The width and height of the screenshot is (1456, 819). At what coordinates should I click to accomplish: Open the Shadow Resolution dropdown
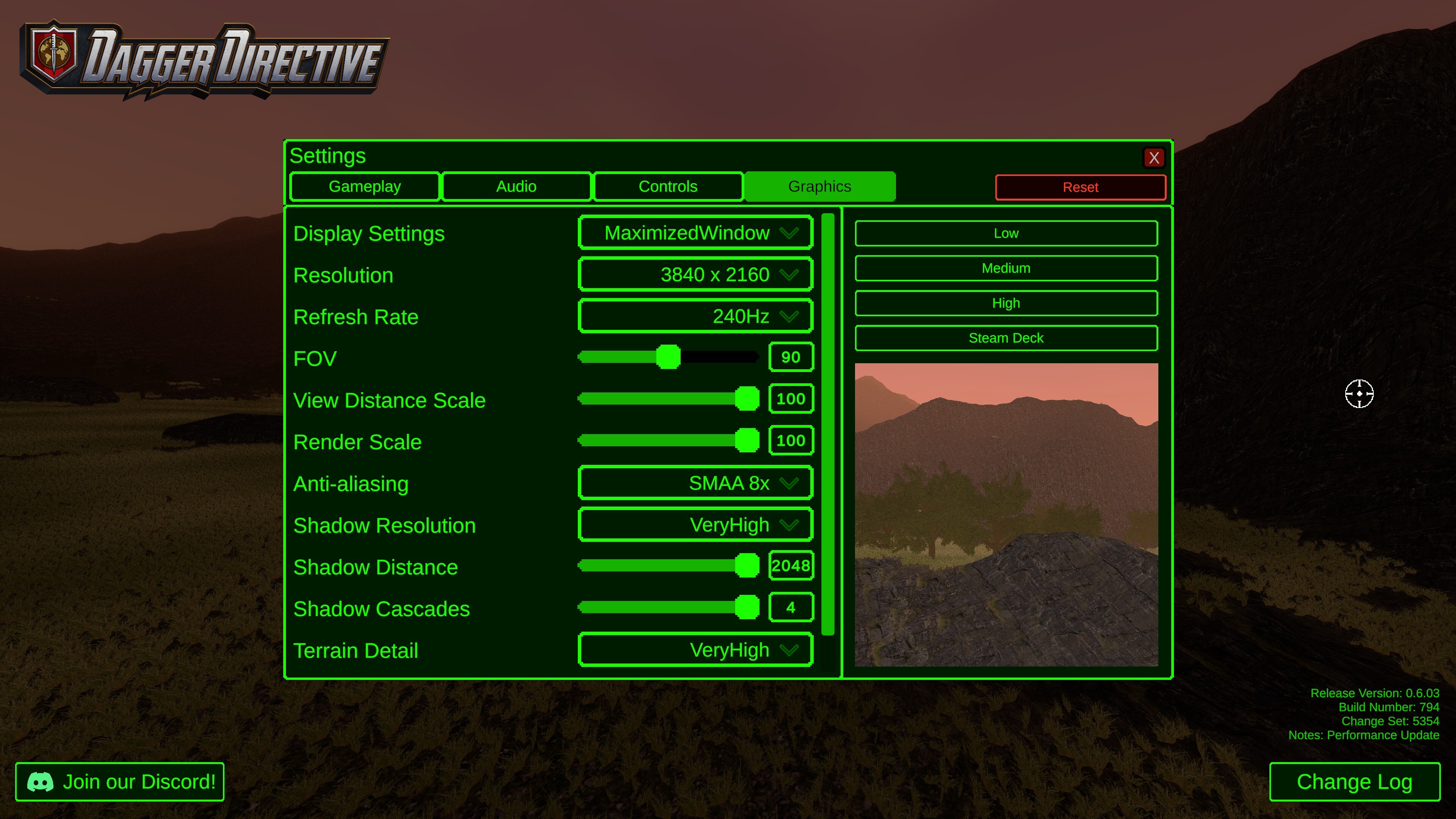click(x=695, y=524)
